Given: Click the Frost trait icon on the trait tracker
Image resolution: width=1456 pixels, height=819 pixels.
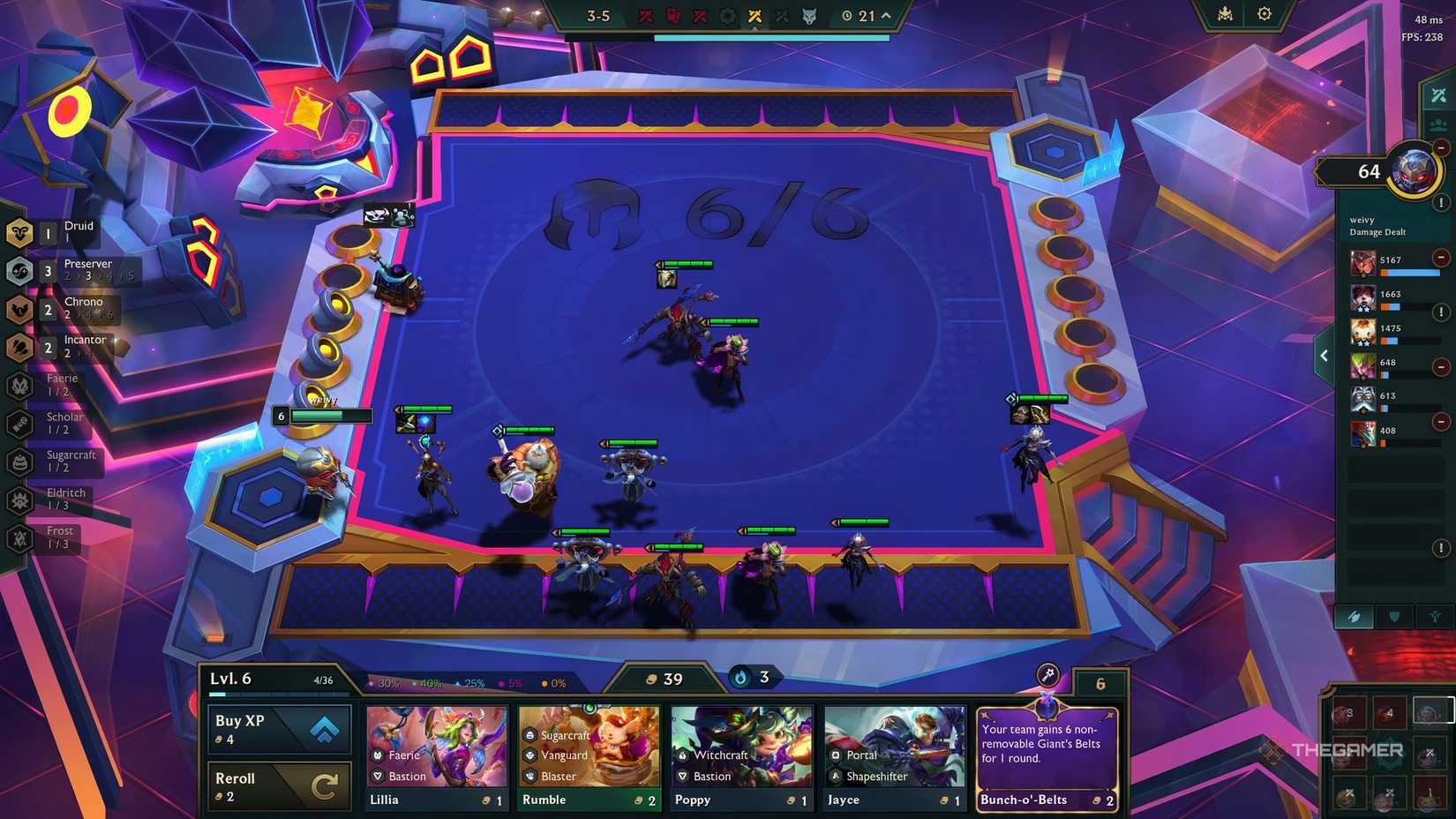Looking at the screenshot, I should pos(19,536).
